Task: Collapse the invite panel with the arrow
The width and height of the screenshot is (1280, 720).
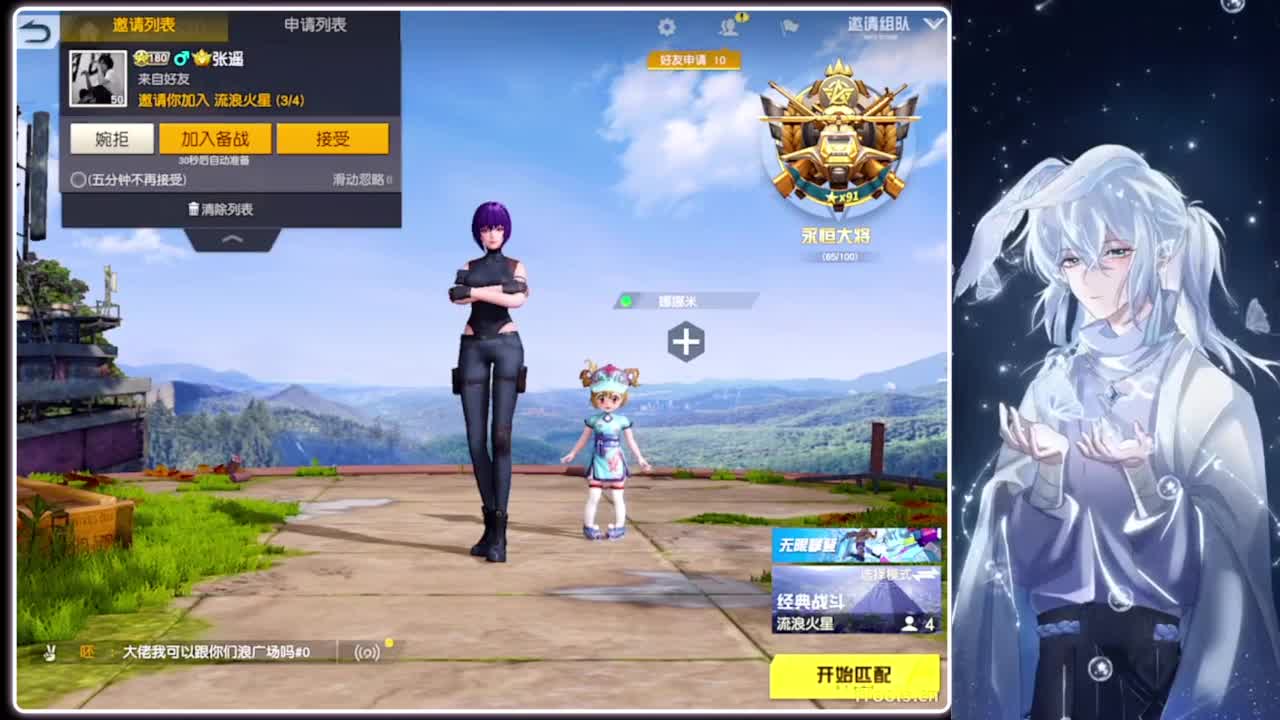Action: (x=230, y=240)
